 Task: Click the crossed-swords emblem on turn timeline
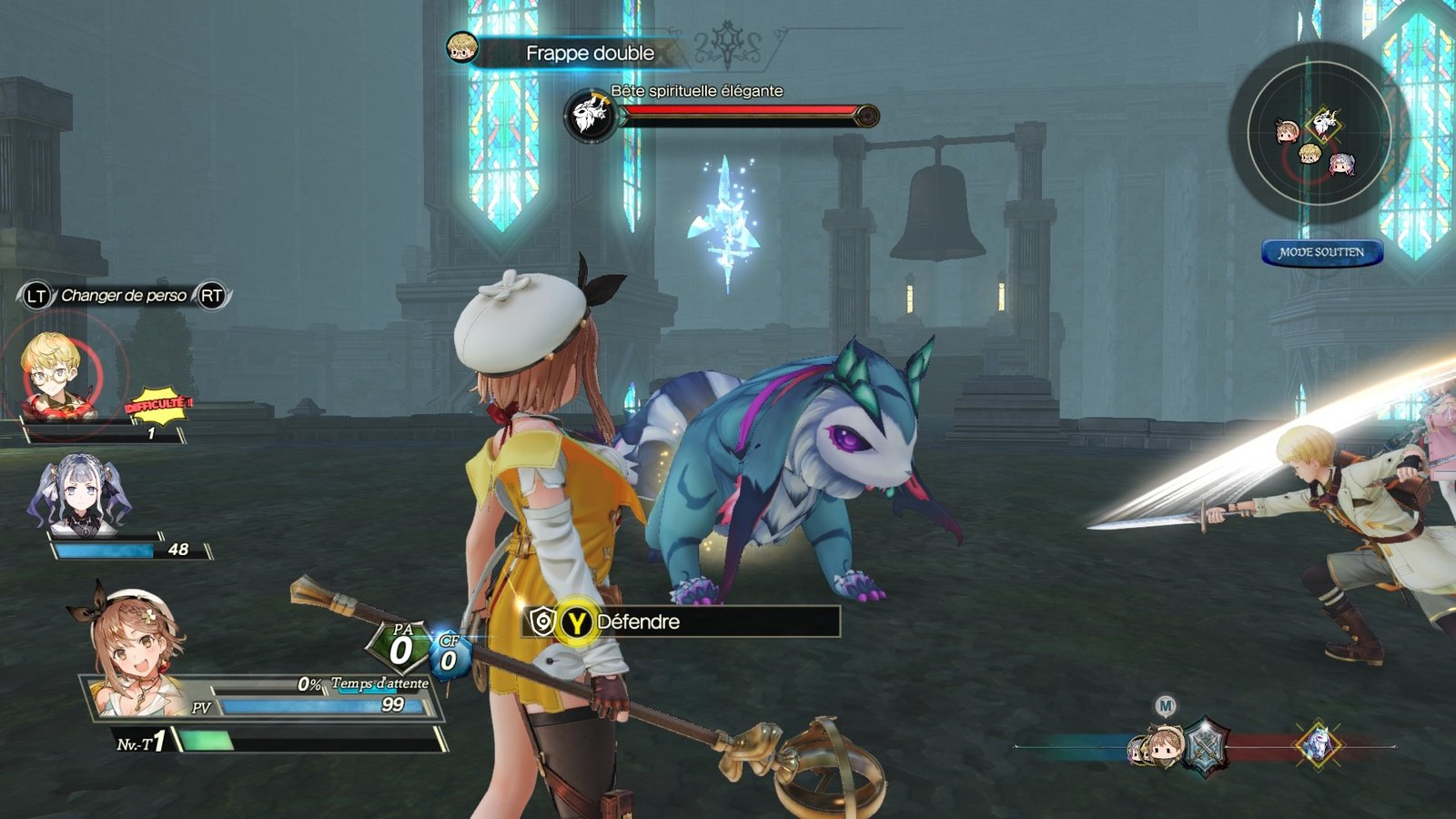click(1206, 746)
